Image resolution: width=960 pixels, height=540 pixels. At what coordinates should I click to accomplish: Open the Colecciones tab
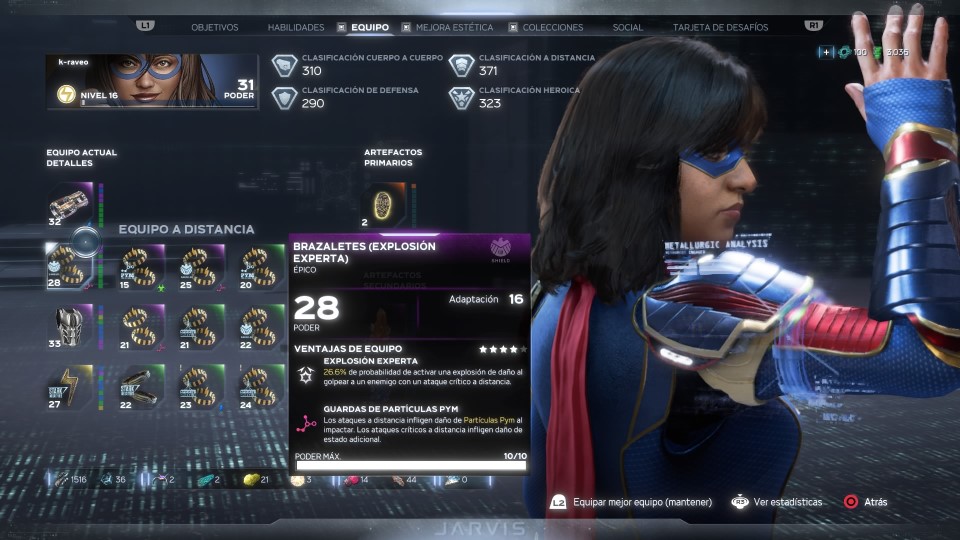(x=553, y=27)
